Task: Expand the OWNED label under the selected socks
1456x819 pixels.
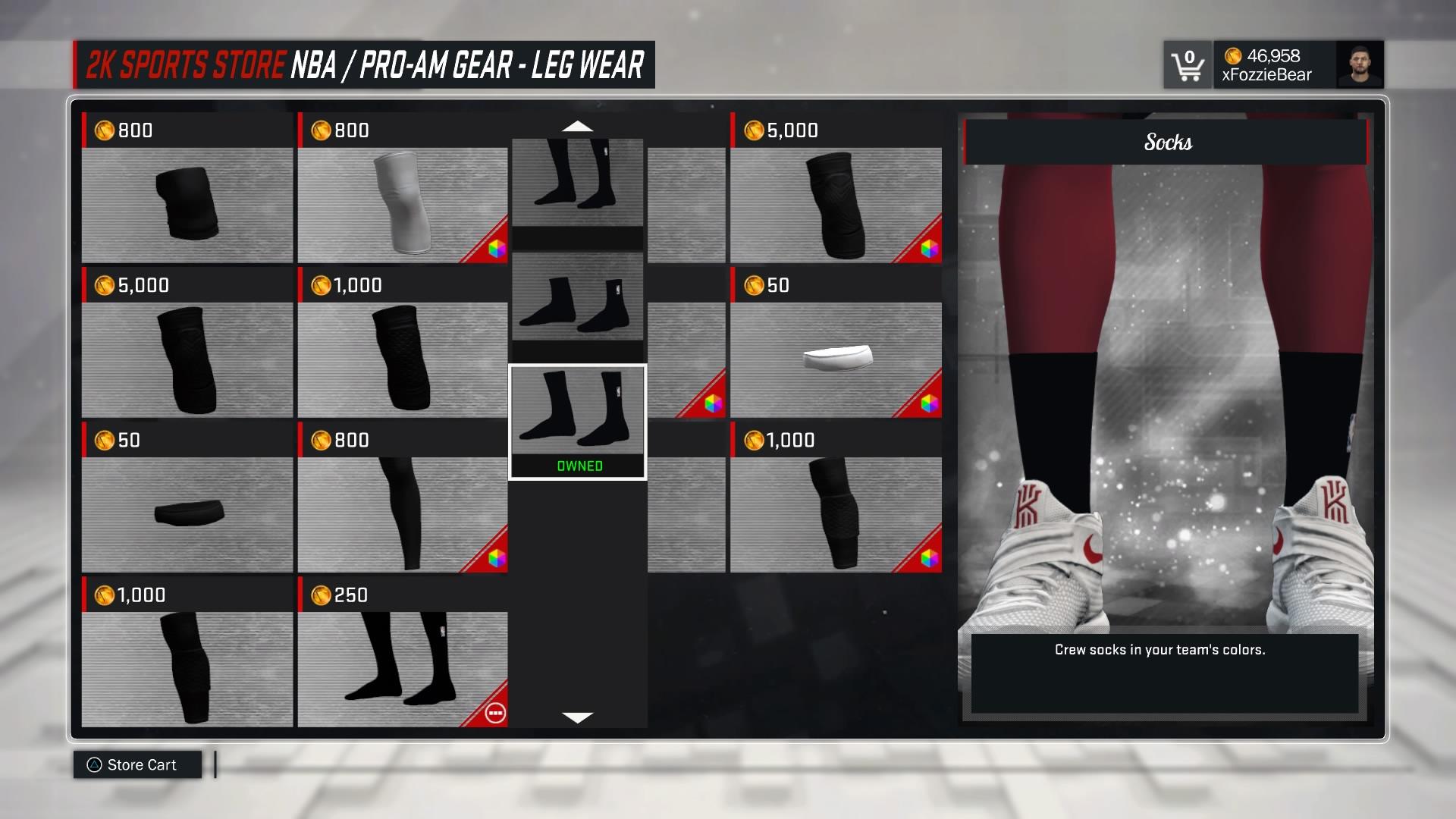Action: tap(578, 466)
